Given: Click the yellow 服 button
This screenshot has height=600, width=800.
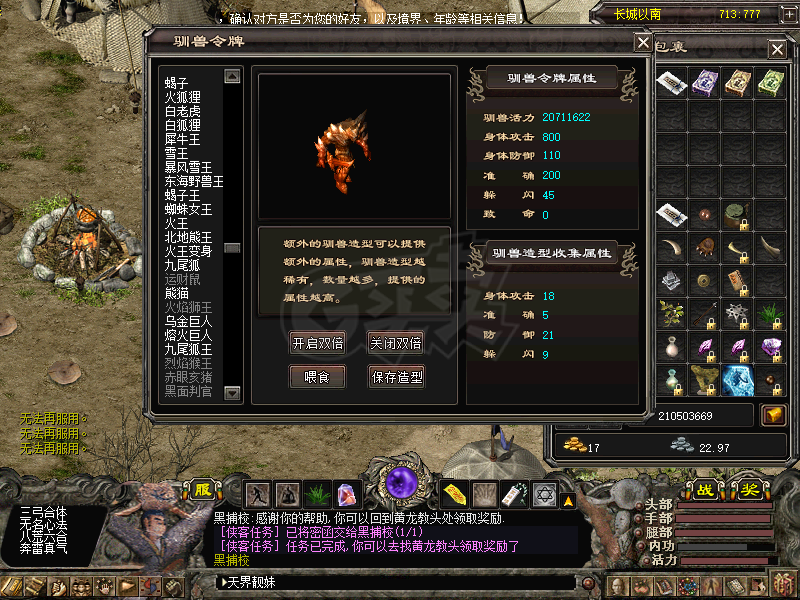Looking at the screenshot, I should (x=203, y=490).
